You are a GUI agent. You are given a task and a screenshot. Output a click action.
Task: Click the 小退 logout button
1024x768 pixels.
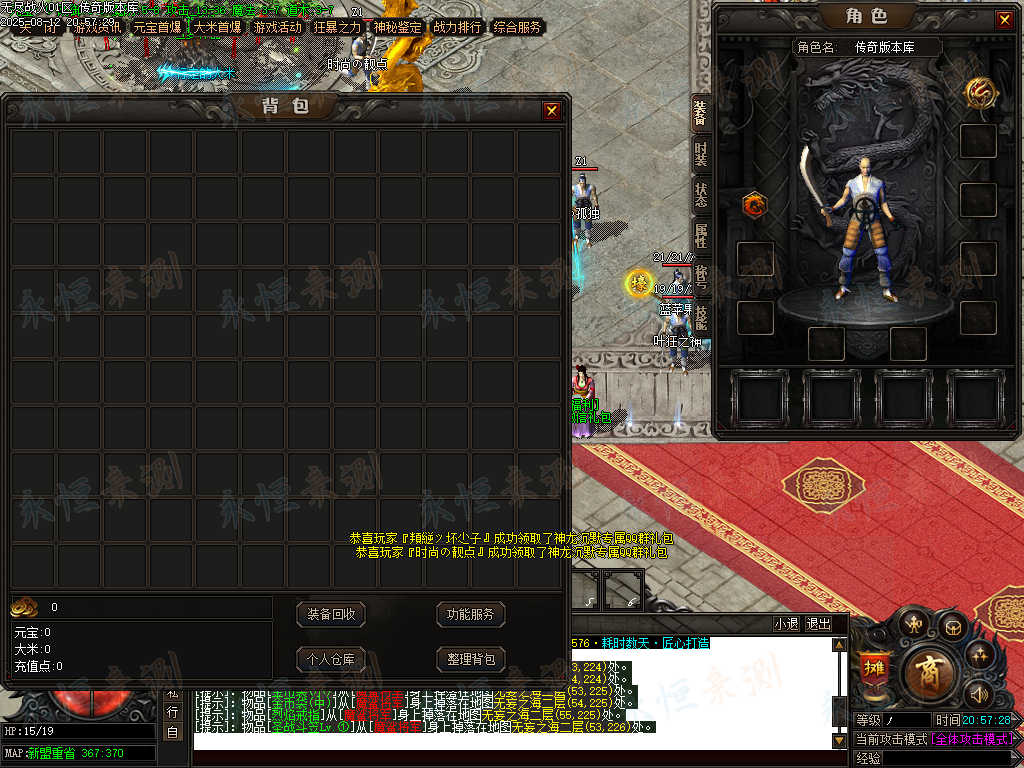pyautogui.click(x=786, y=623)
